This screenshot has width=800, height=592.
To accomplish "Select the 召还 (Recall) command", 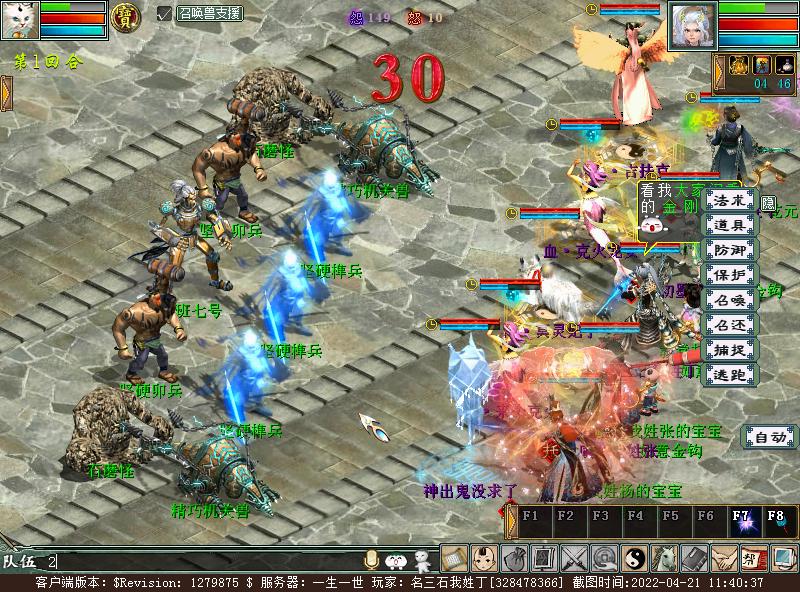I will click(731, 325).
